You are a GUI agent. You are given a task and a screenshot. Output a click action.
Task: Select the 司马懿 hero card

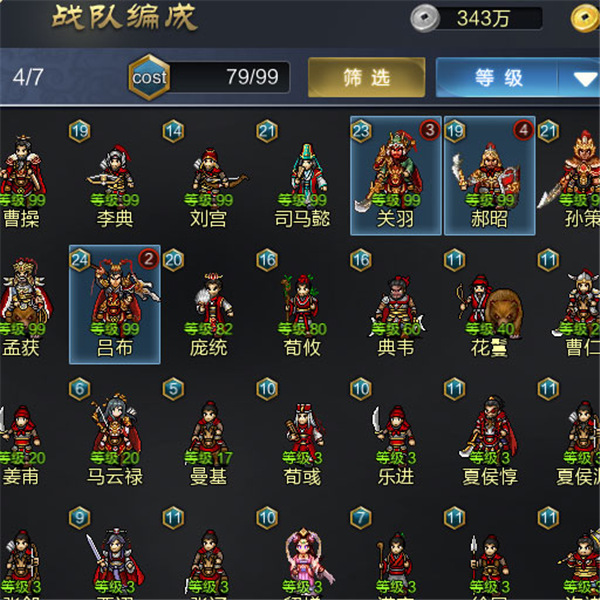point(302,178)
